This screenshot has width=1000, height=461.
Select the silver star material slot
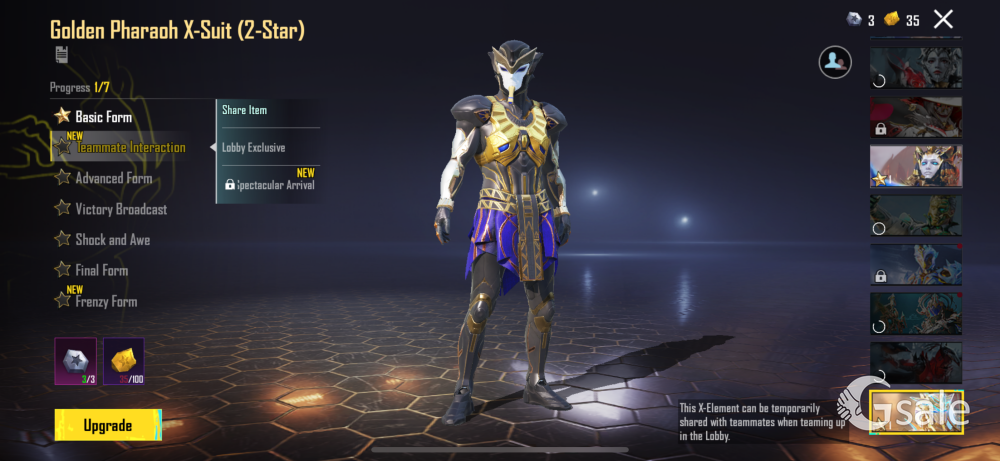[x=74, y=361]
